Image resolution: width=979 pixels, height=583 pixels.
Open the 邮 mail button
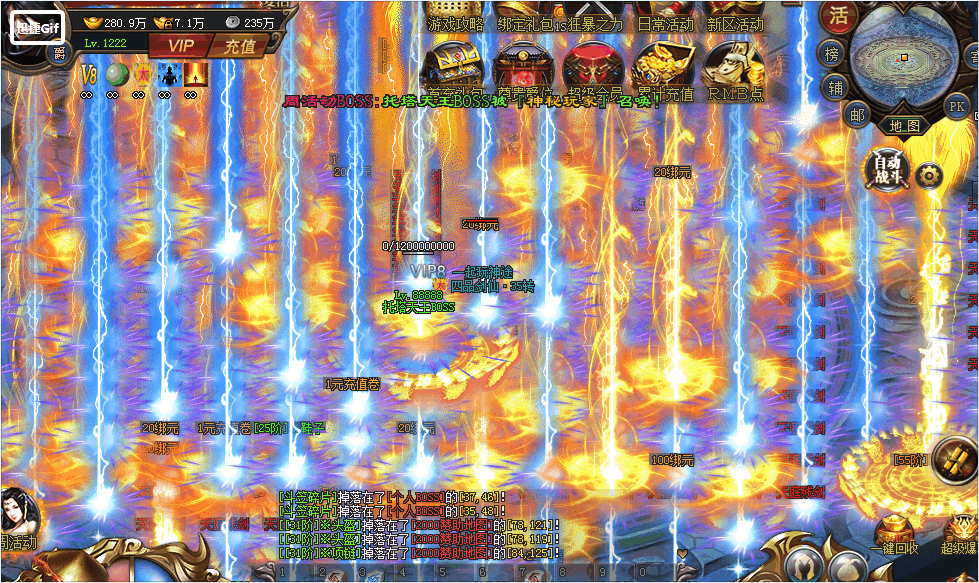856,114
